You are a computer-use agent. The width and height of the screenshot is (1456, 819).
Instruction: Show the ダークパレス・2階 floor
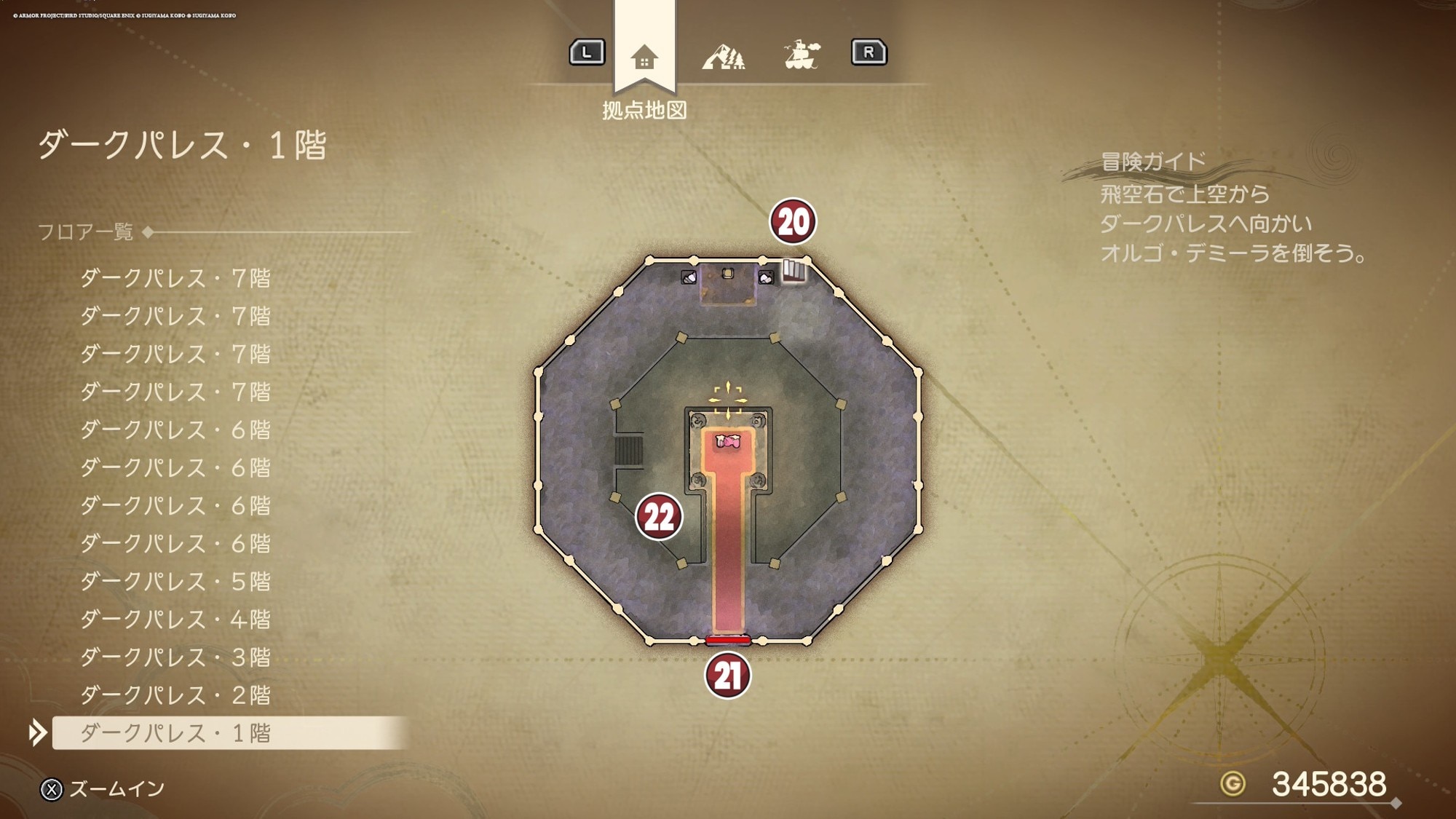[175, 695]
